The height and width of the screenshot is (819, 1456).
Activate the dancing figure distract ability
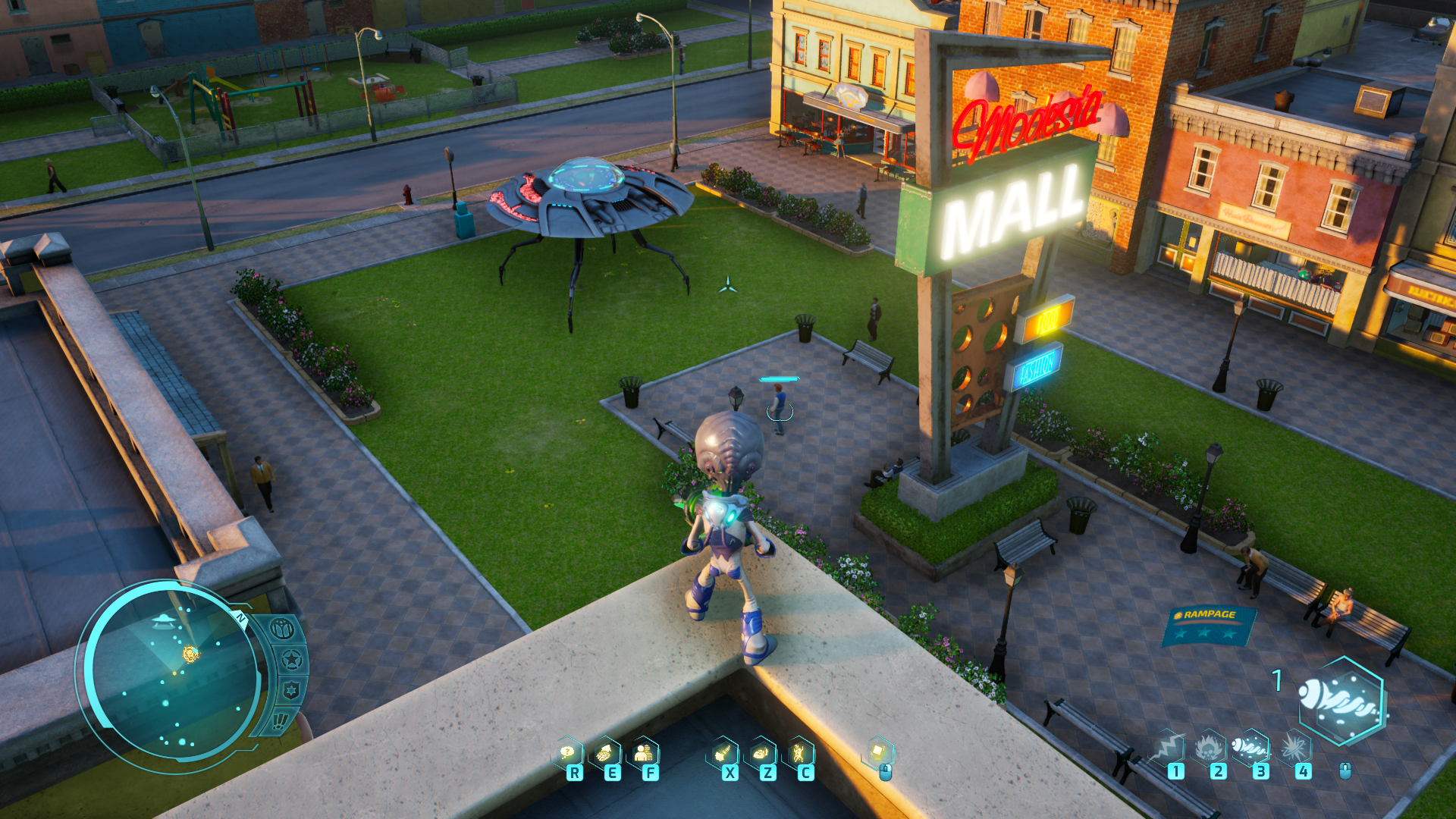click(799, 753)
